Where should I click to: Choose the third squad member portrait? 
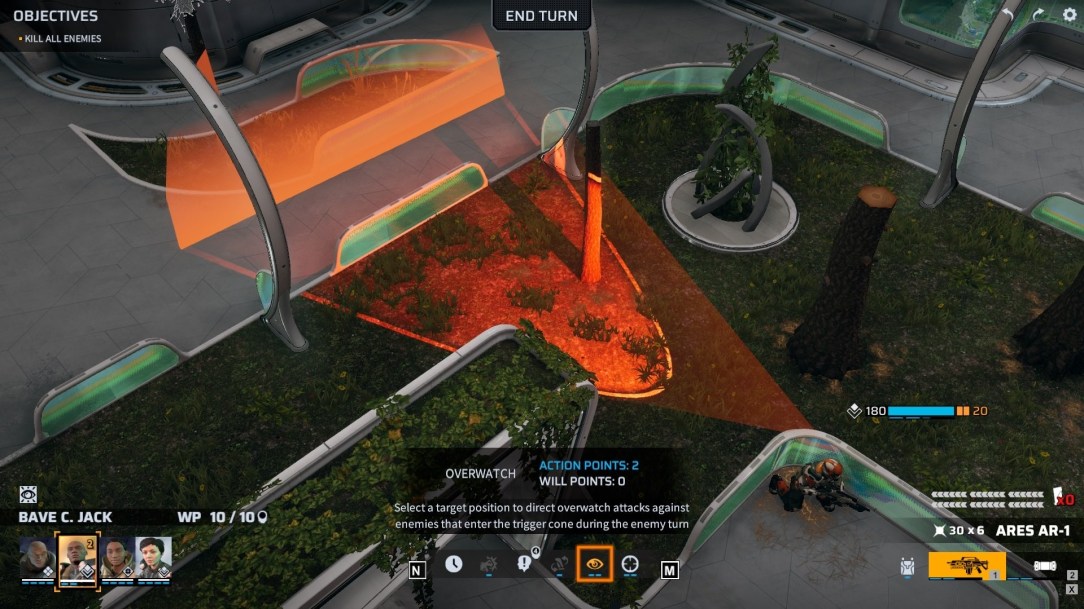pos(117,554)
